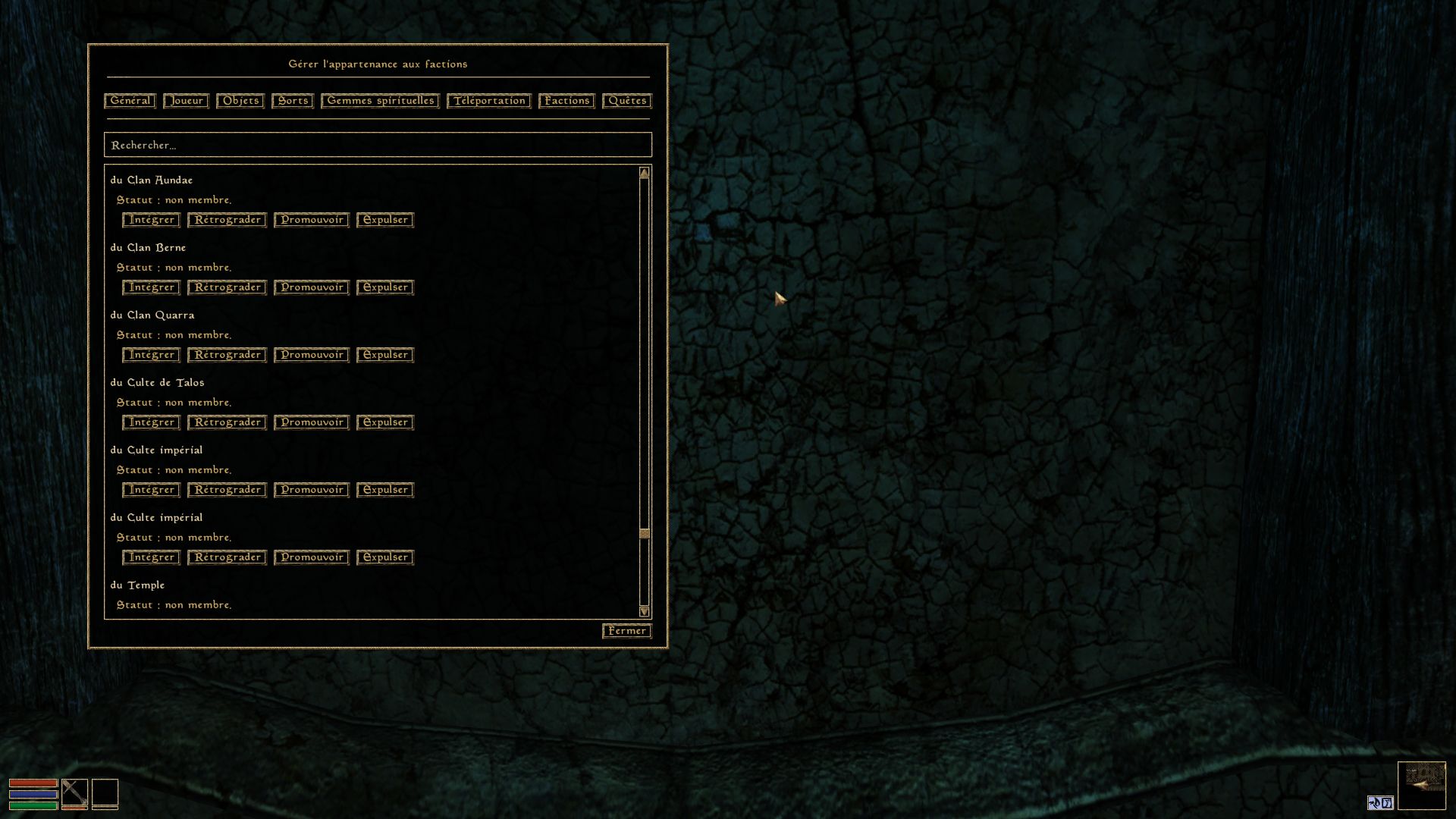The image size is (1456, 819).
Task: Select the Factions tab
Action: [566, 101]
